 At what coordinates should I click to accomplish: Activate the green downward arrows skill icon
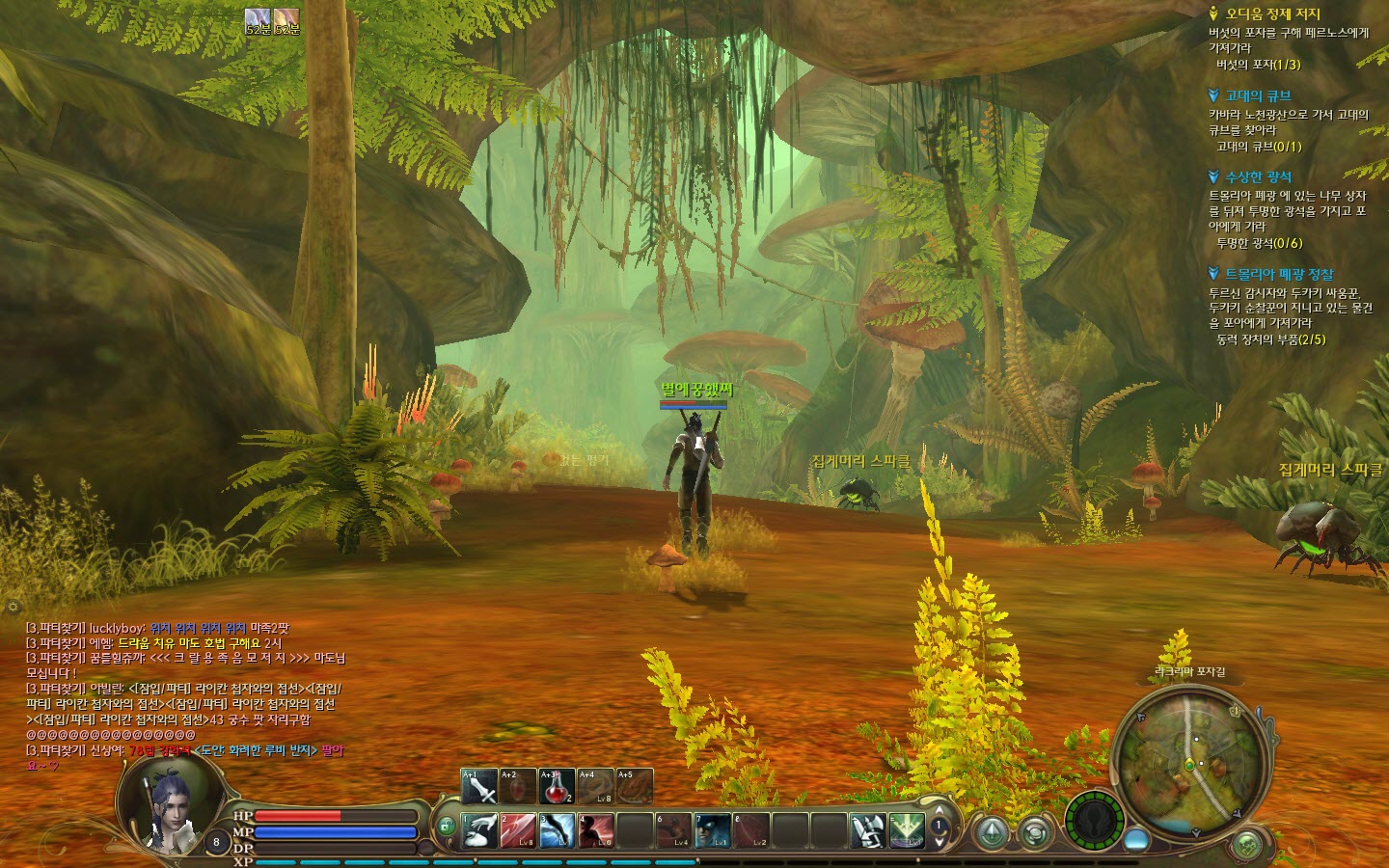tap(907, 830)
